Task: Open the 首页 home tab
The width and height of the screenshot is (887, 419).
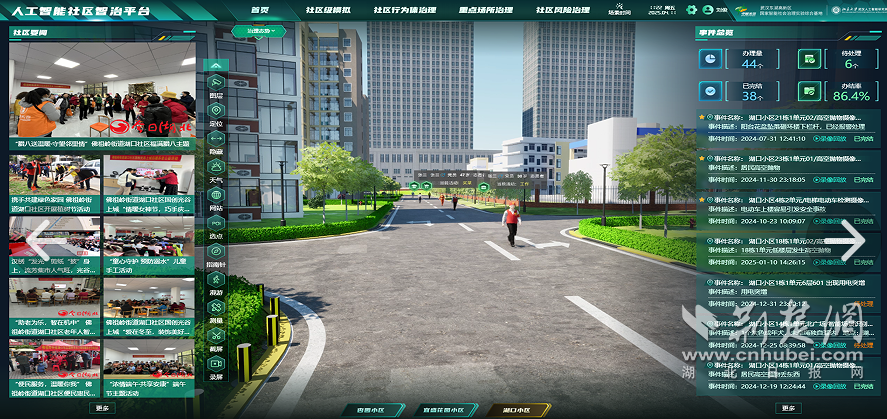Action: [x=261, y=11]
